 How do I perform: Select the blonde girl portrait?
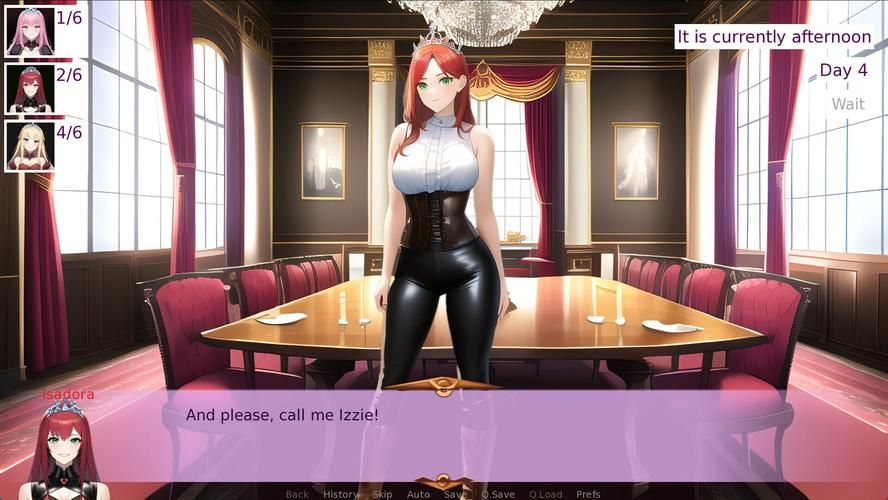click(29, 146)
